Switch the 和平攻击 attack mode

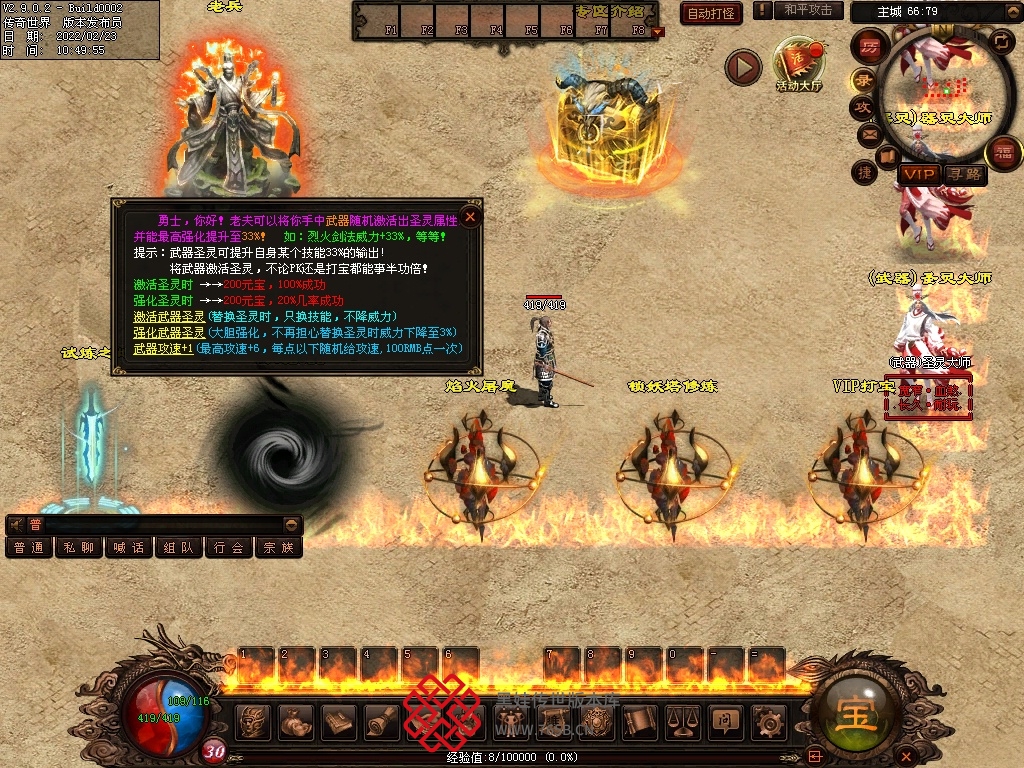(808, 10)
